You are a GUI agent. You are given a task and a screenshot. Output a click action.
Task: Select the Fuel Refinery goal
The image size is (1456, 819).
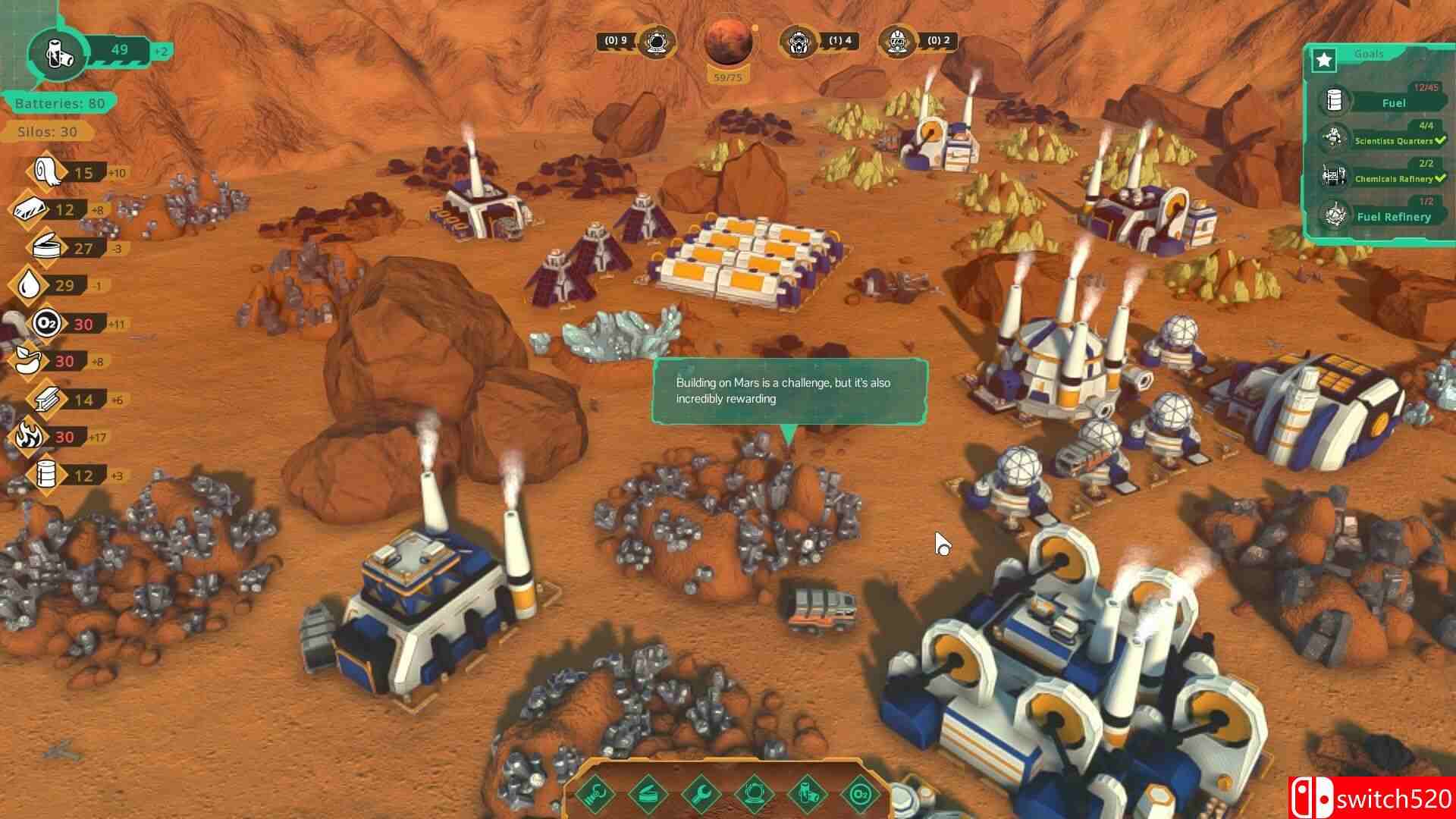click(1393, 216)
